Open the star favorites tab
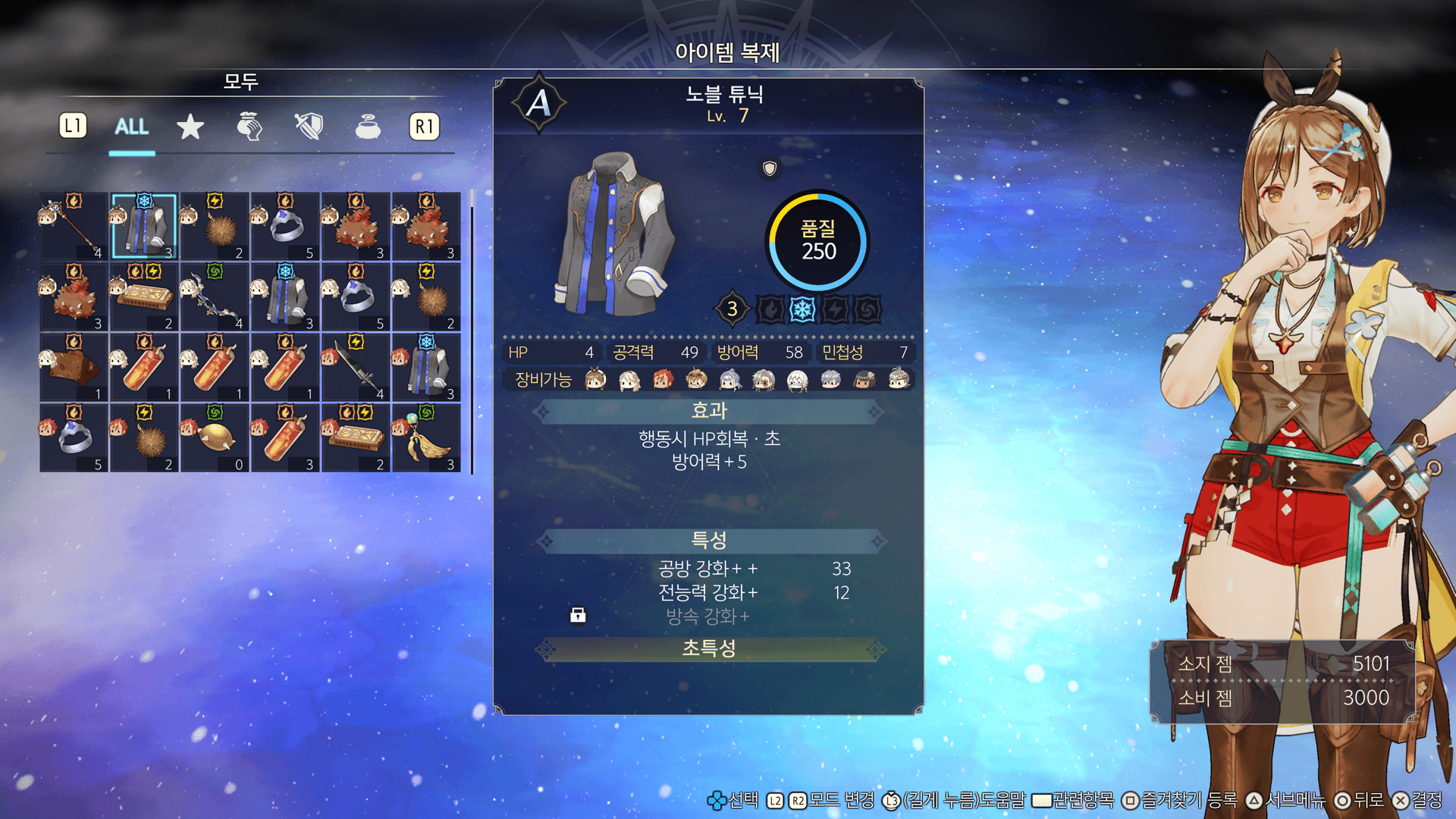The height and width of the screenshot is (819, 1456). [190, 127]
